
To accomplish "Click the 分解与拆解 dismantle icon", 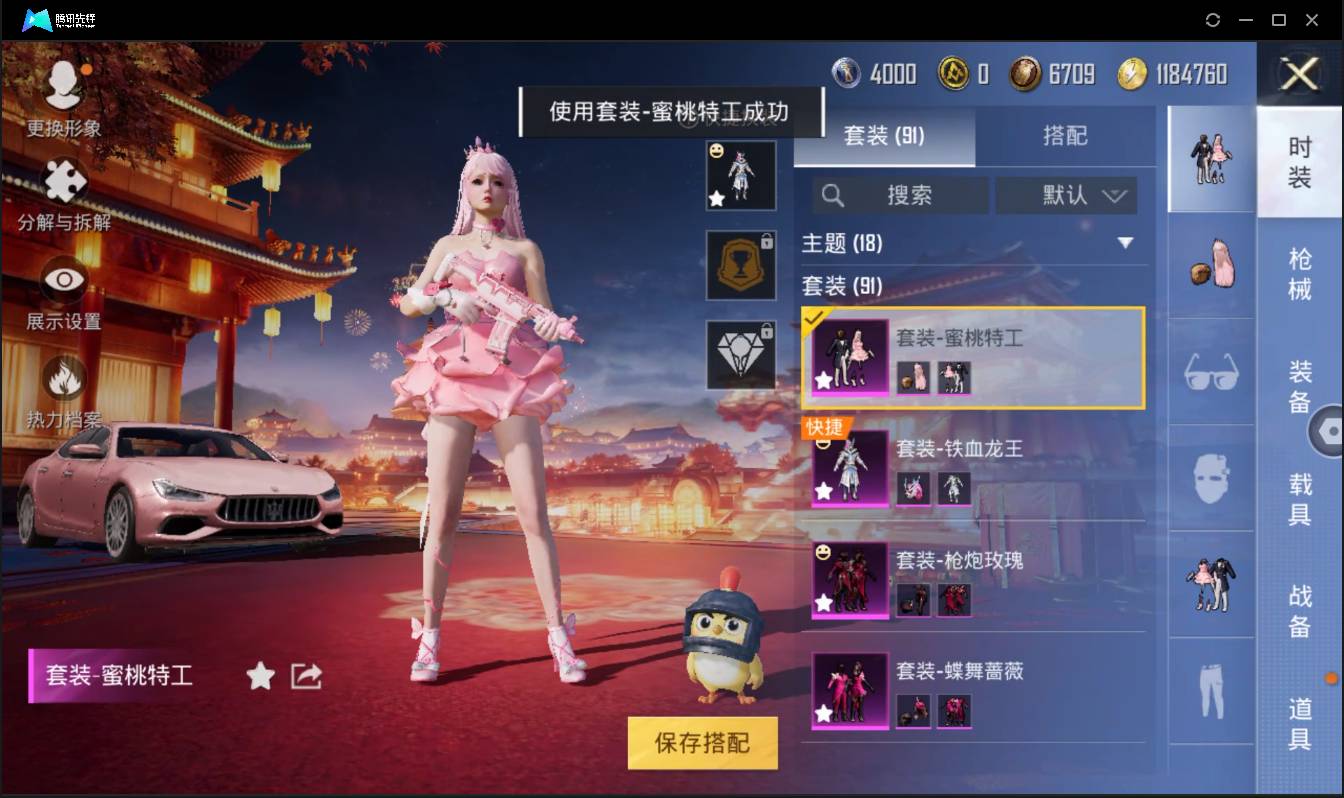I will (64, 183).
